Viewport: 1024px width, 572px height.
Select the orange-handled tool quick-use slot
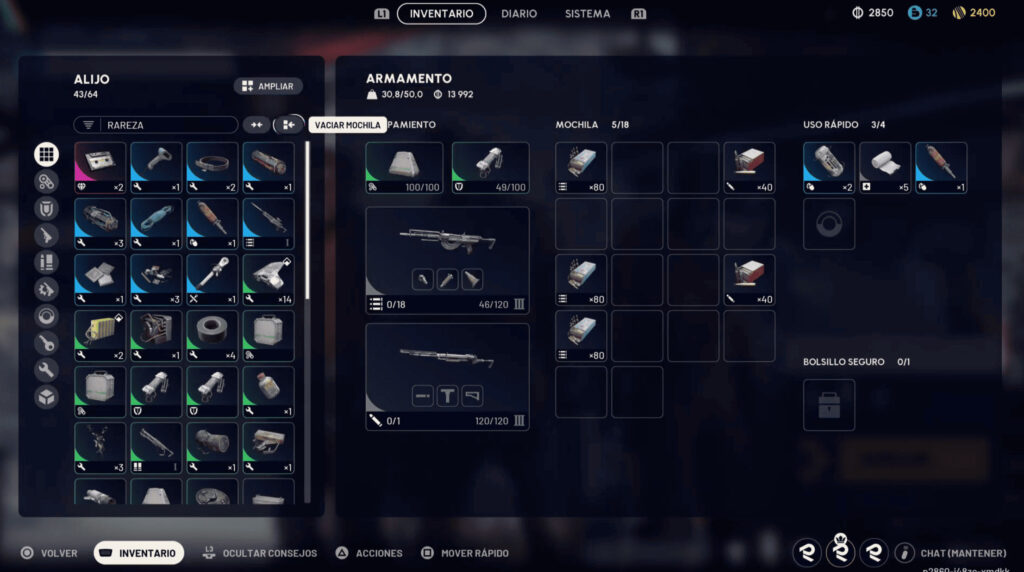click(941, 168)
